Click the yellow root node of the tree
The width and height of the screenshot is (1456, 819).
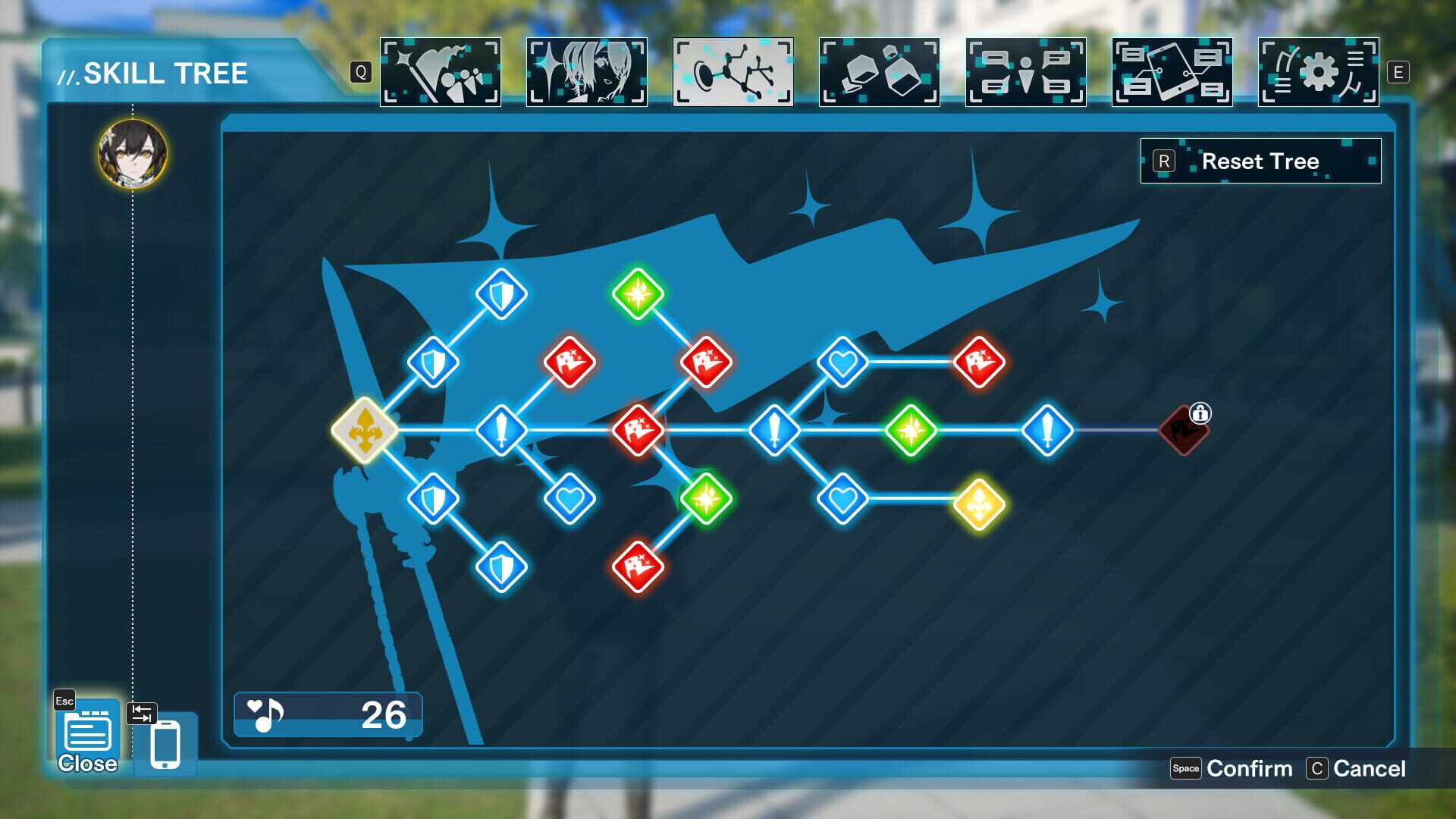point(366,428)
